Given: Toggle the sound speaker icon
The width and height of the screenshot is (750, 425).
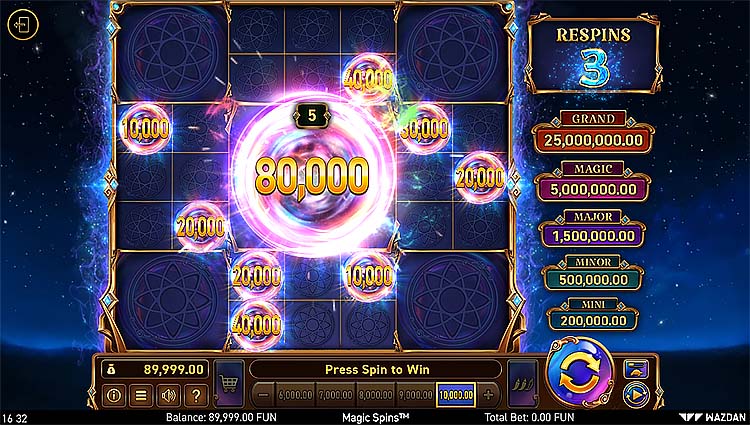Looking at the screenshot, I should (x=168, y=395).
